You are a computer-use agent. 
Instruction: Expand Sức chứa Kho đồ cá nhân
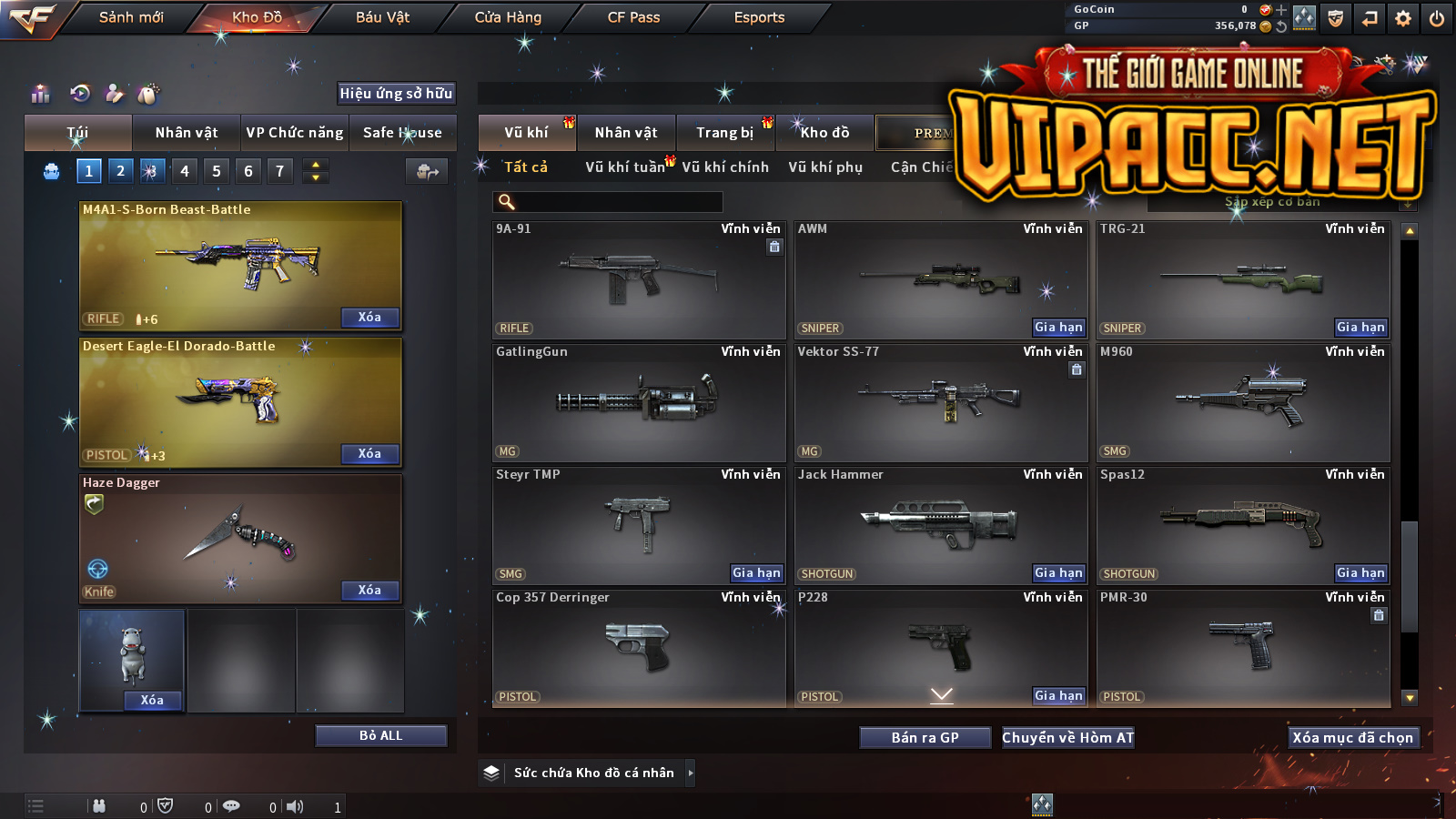coord(691,773)
